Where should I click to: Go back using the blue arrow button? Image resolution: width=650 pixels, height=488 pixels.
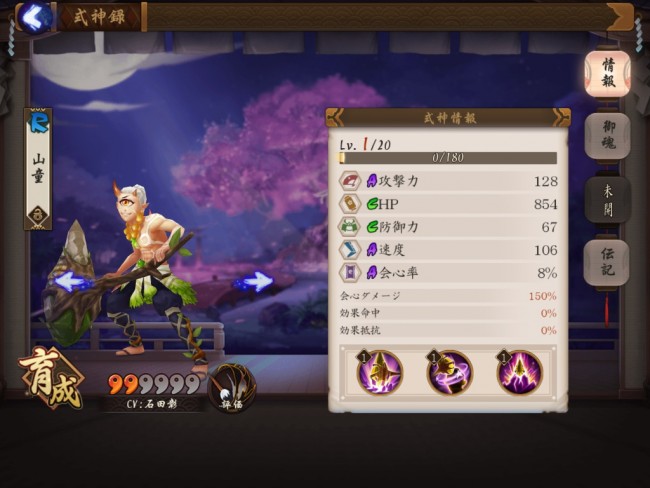pyautogui.click(x=36, y=17)
